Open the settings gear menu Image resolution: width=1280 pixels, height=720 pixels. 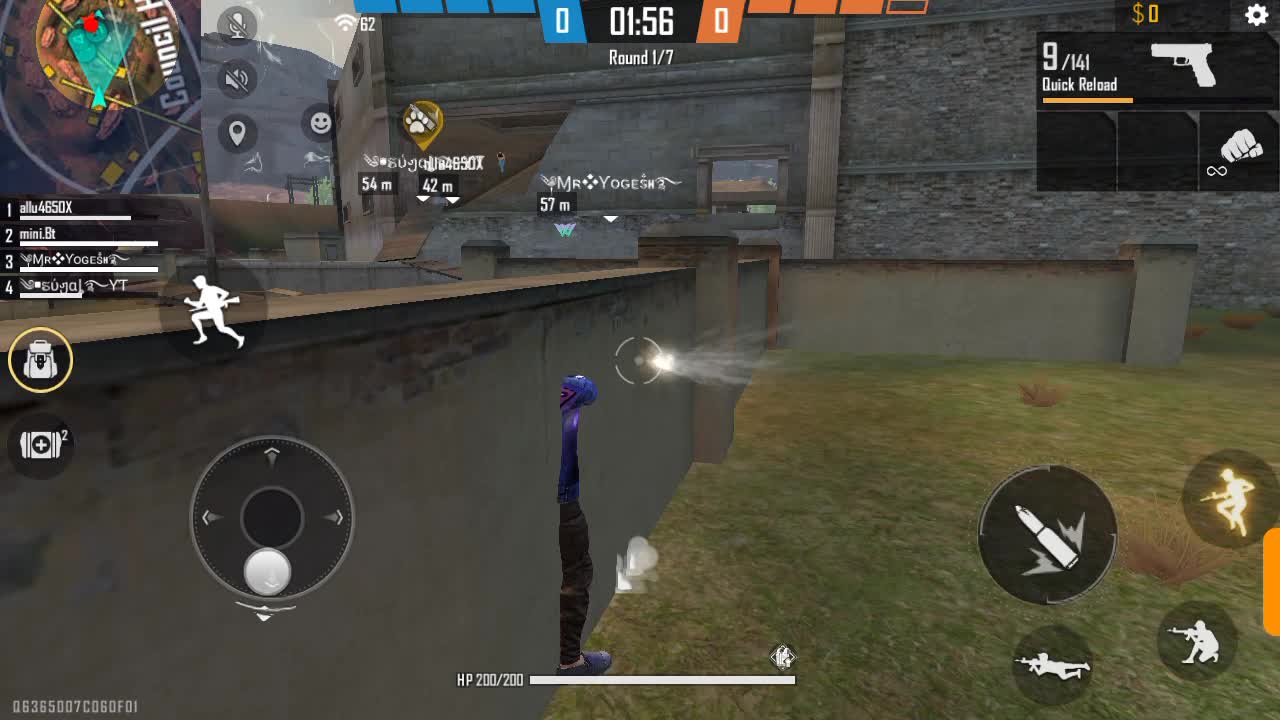1256,15
